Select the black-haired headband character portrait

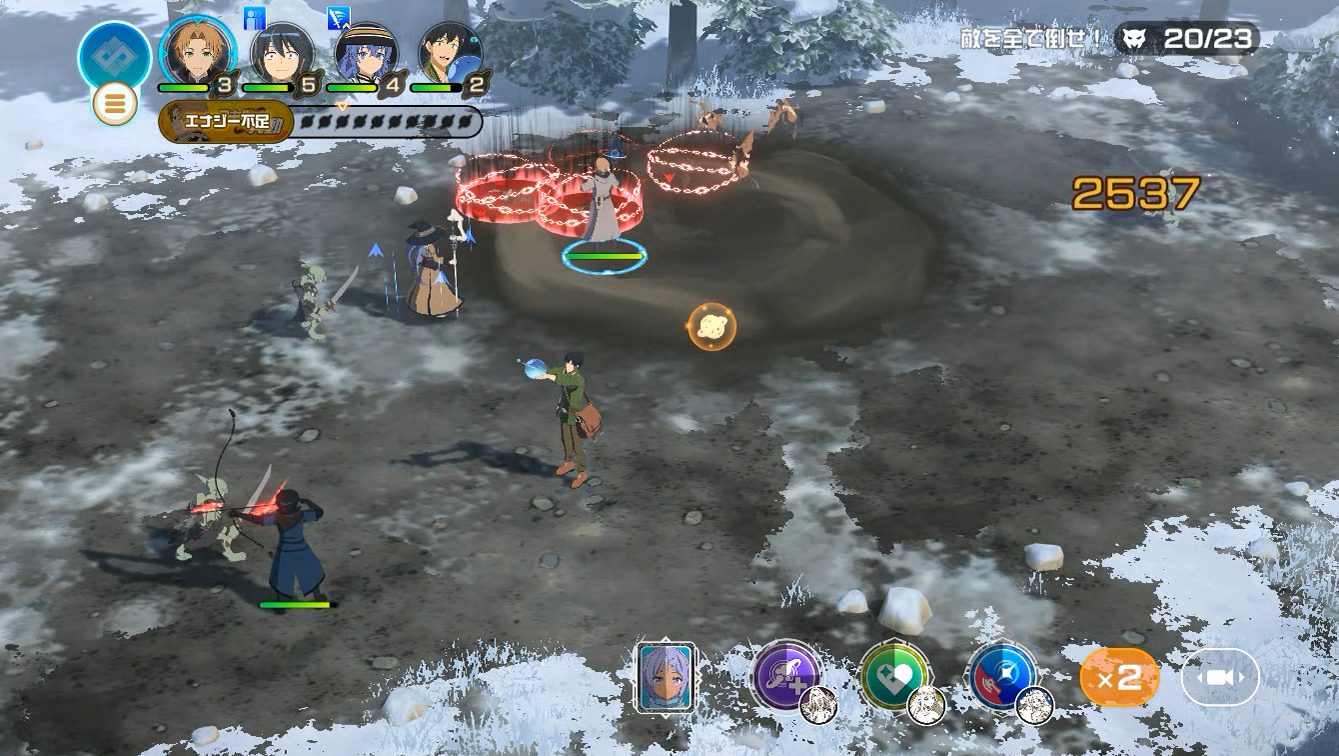(282, 54)
